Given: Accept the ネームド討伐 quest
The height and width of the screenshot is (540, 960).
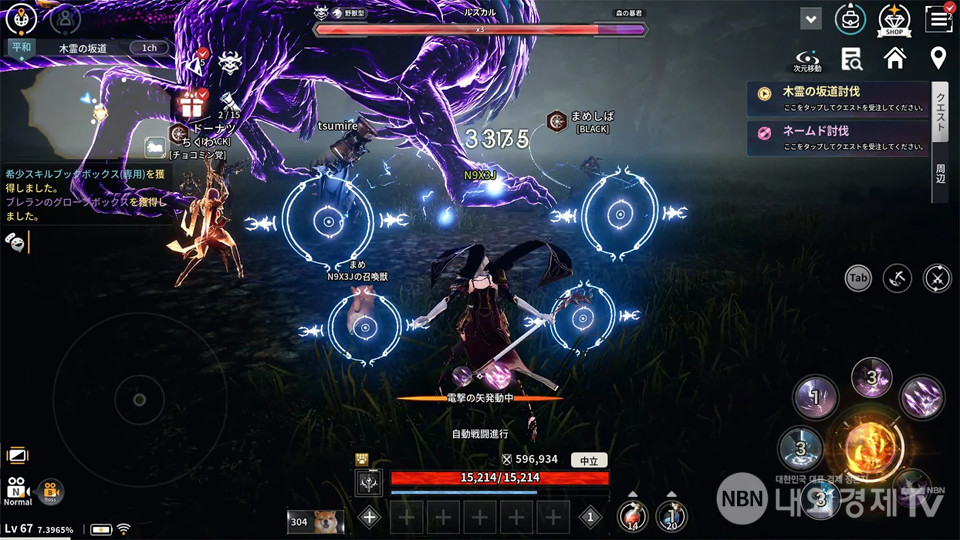Looking at the screenshot, I should (x=838, y=137).
